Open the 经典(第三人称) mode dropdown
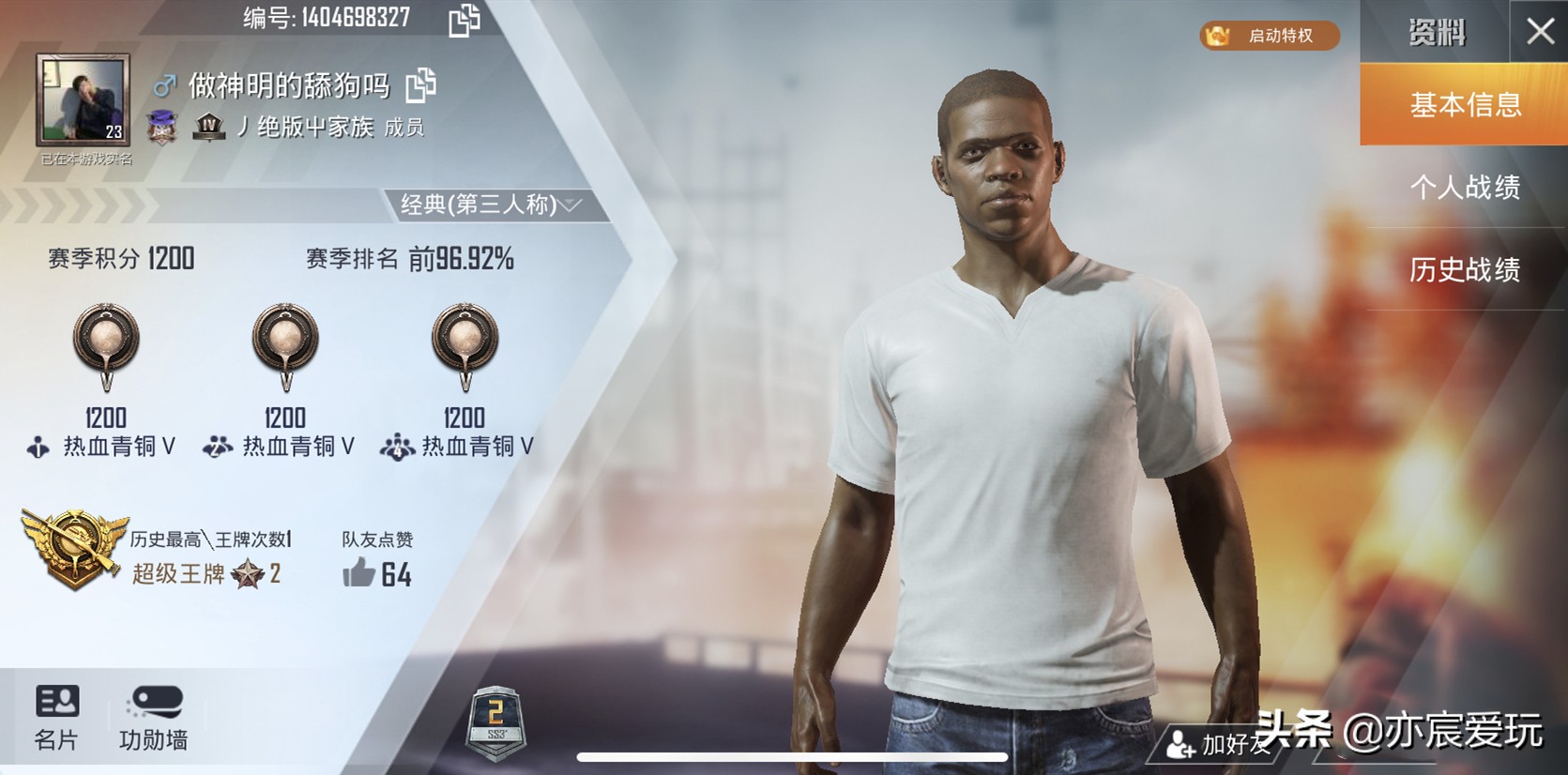1568x775 pixels. (x=491, y=205)
